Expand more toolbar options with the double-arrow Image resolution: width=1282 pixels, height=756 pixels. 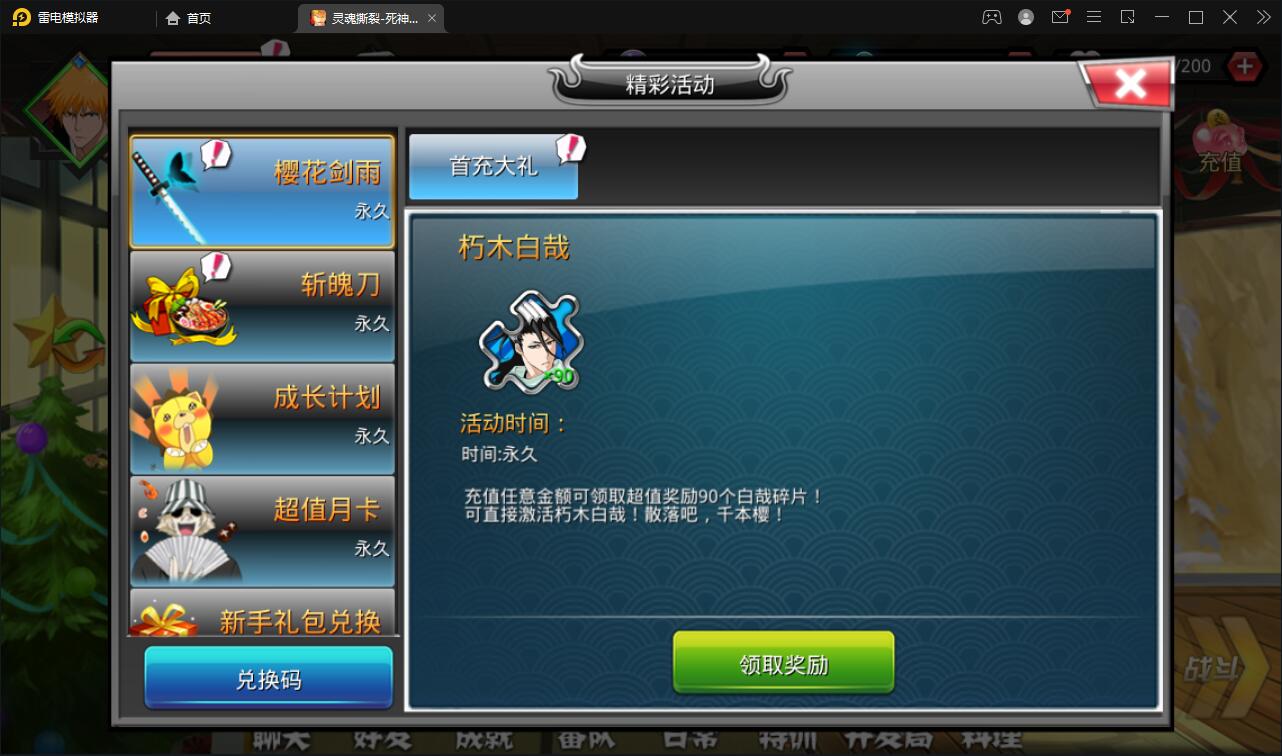[x=1262, y=17]
